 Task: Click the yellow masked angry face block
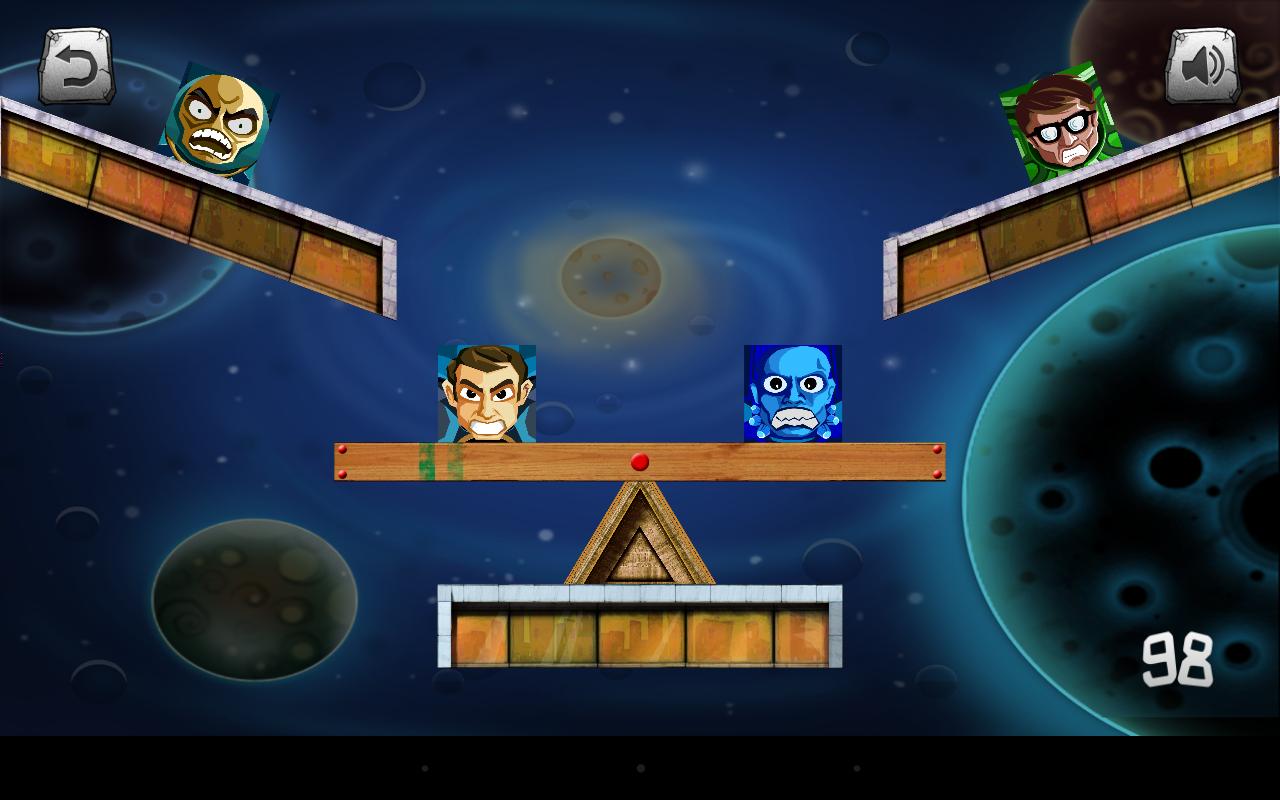point(215,119)
